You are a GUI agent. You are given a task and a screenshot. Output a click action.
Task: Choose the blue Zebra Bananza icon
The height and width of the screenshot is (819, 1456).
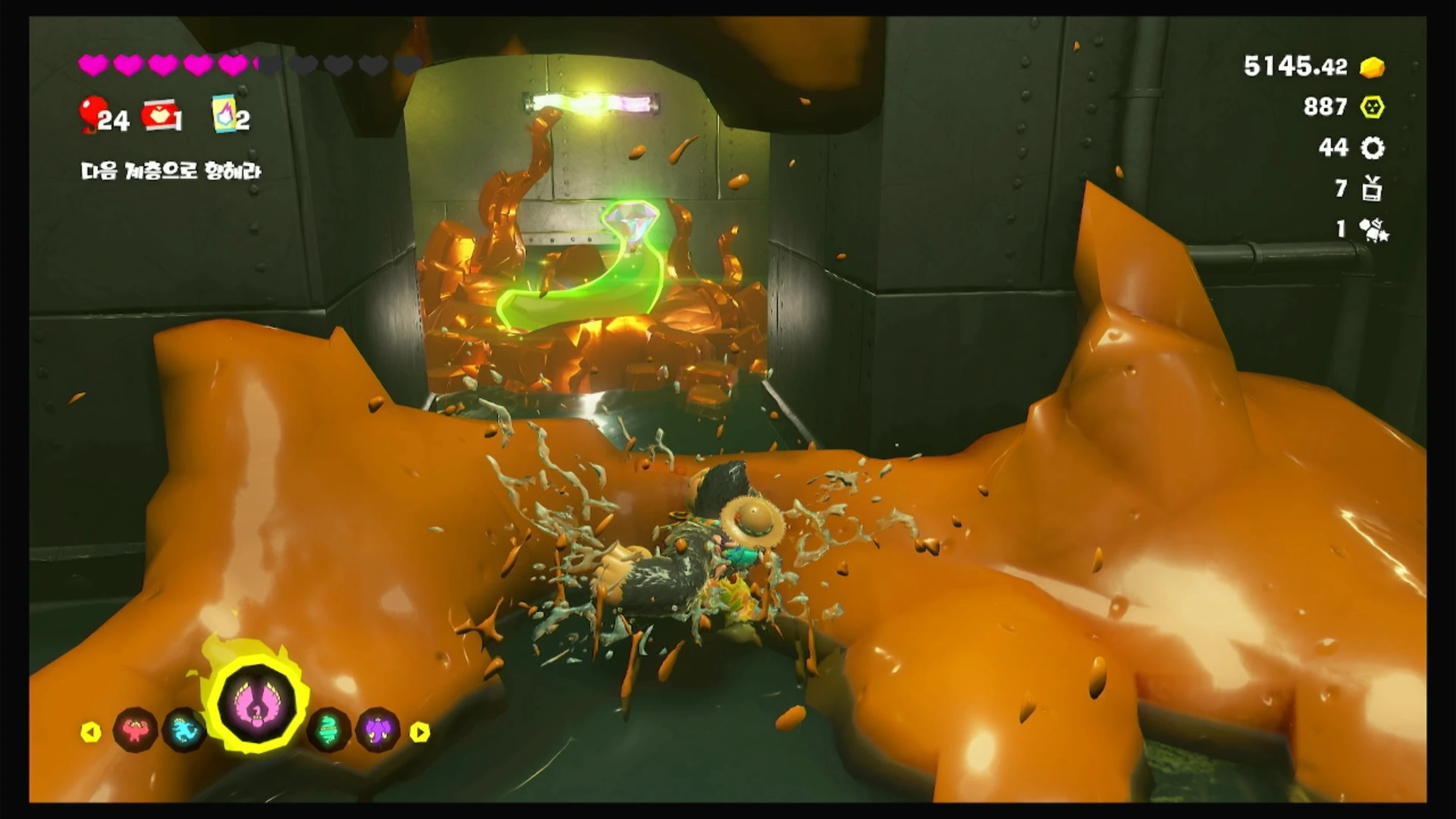184,730
